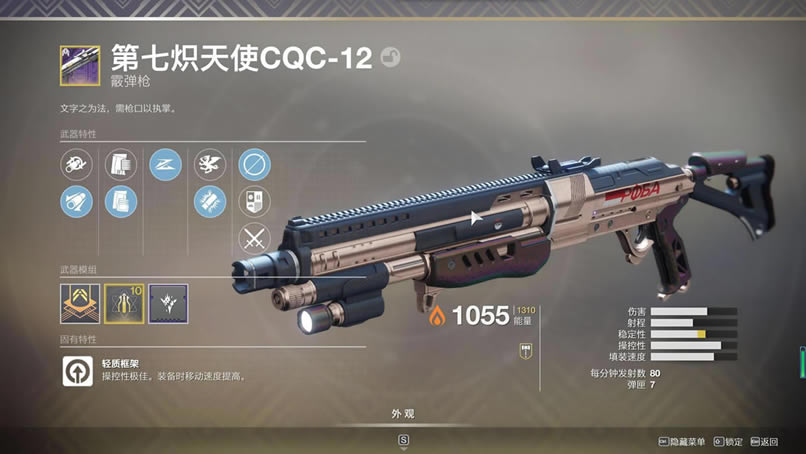
Task: Open the gold-bordered mod slot costing 10
Action: coord(124,303)
